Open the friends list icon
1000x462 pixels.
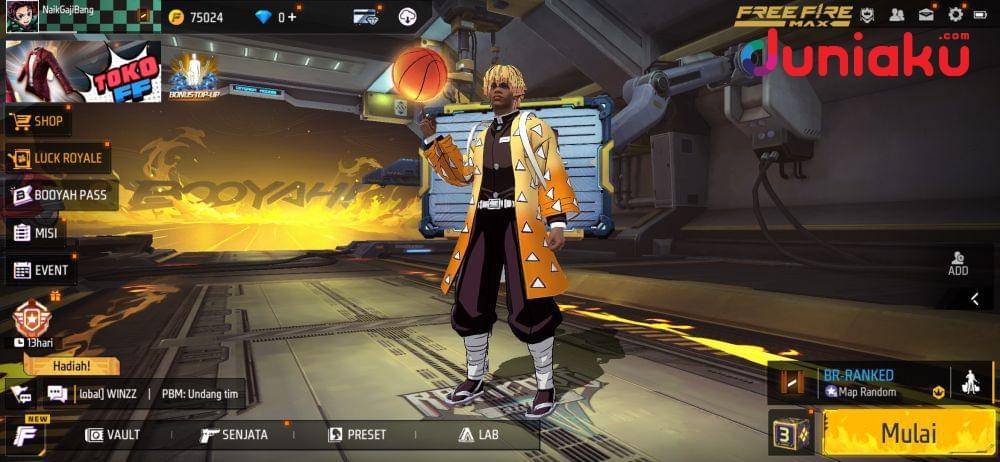897,15
